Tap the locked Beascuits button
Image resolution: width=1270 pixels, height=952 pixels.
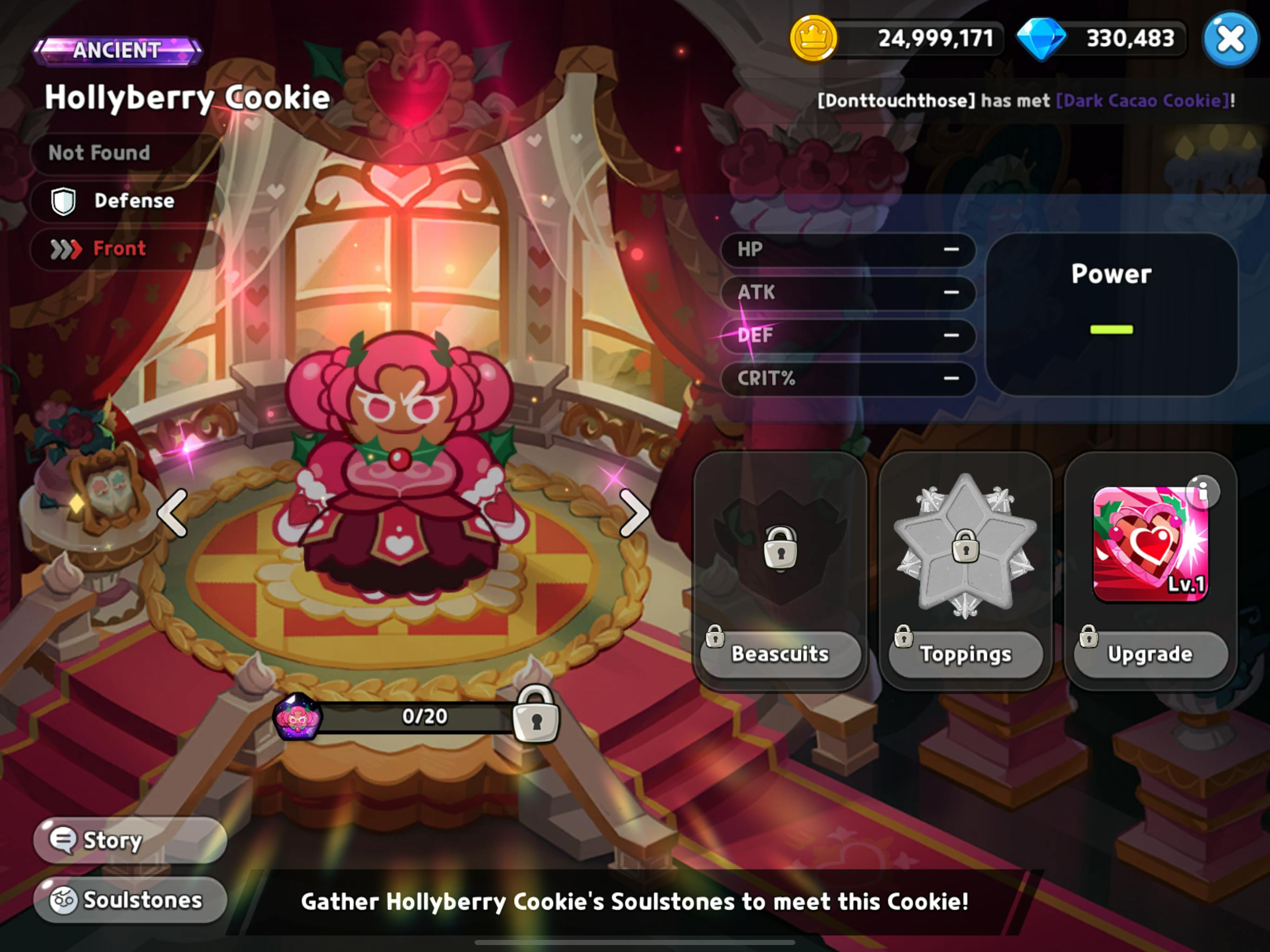point(780,654)
